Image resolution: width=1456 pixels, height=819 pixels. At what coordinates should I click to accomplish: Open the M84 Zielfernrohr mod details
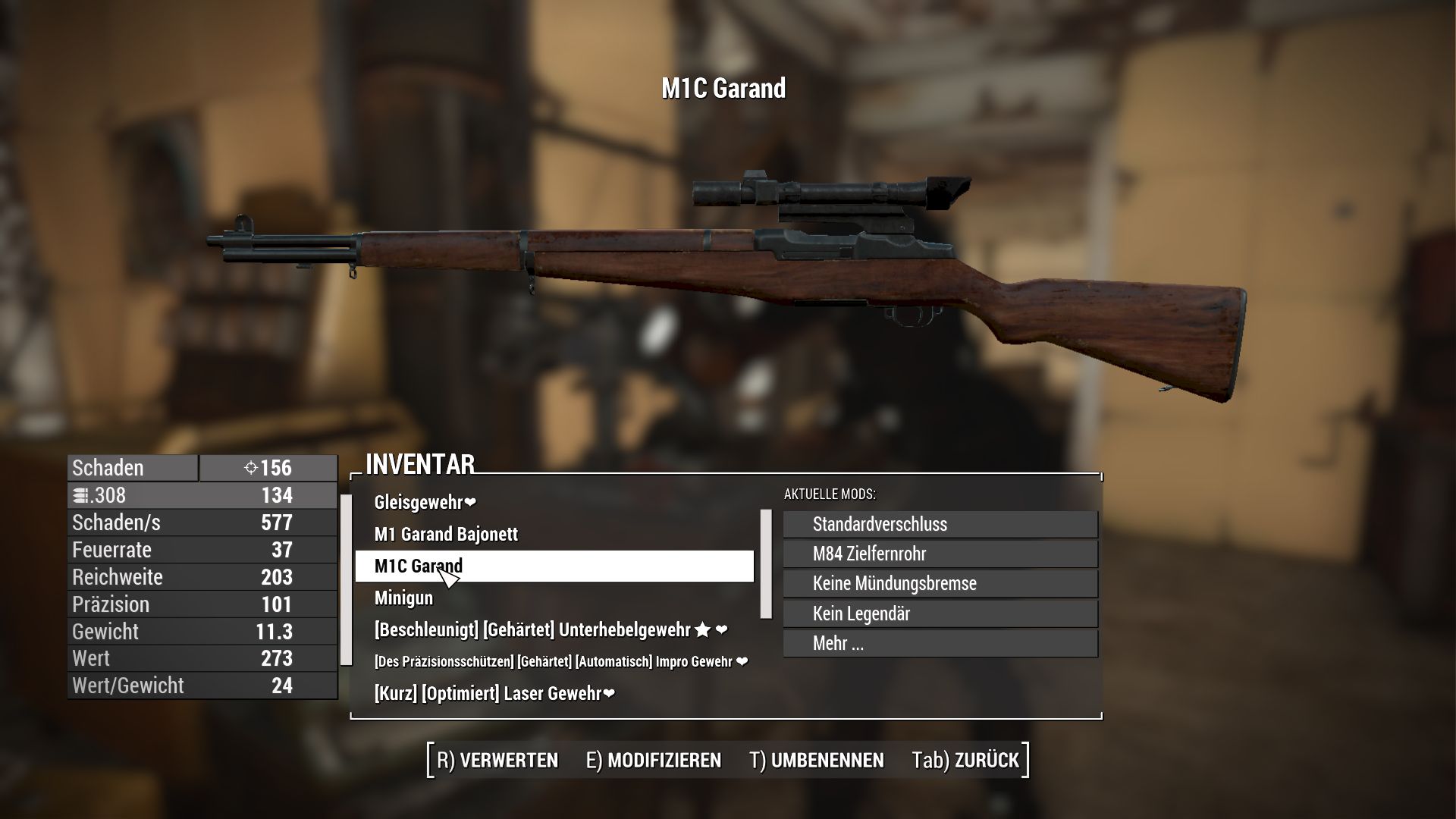[x=939, y=554]
